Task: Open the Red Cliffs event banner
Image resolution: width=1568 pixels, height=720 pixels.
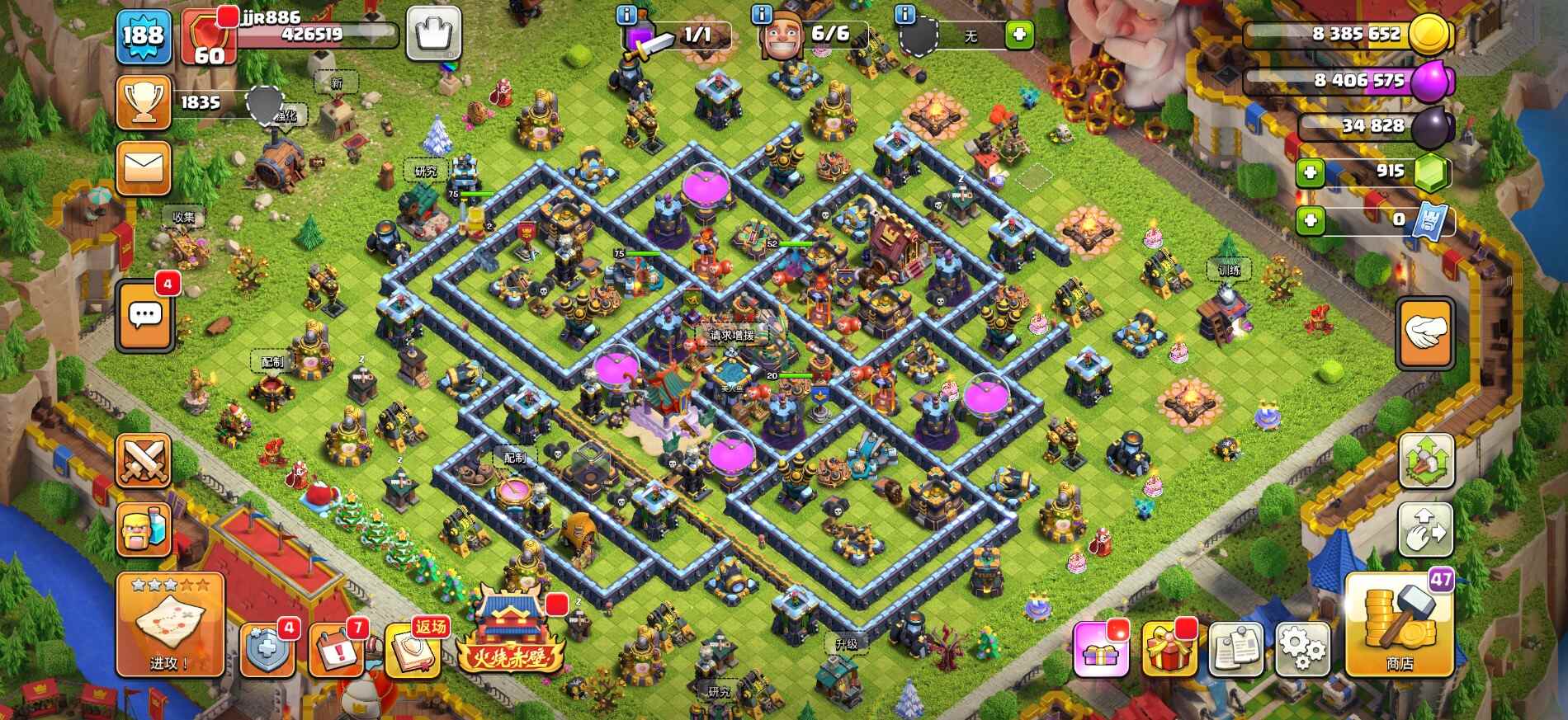Action: click(x=512, y=635)
